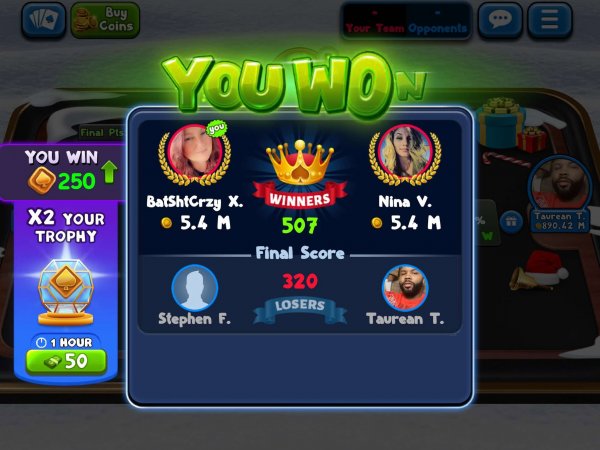The image size is (600, 450).
Task: Click the Buy Coins button
Action: 105,19
